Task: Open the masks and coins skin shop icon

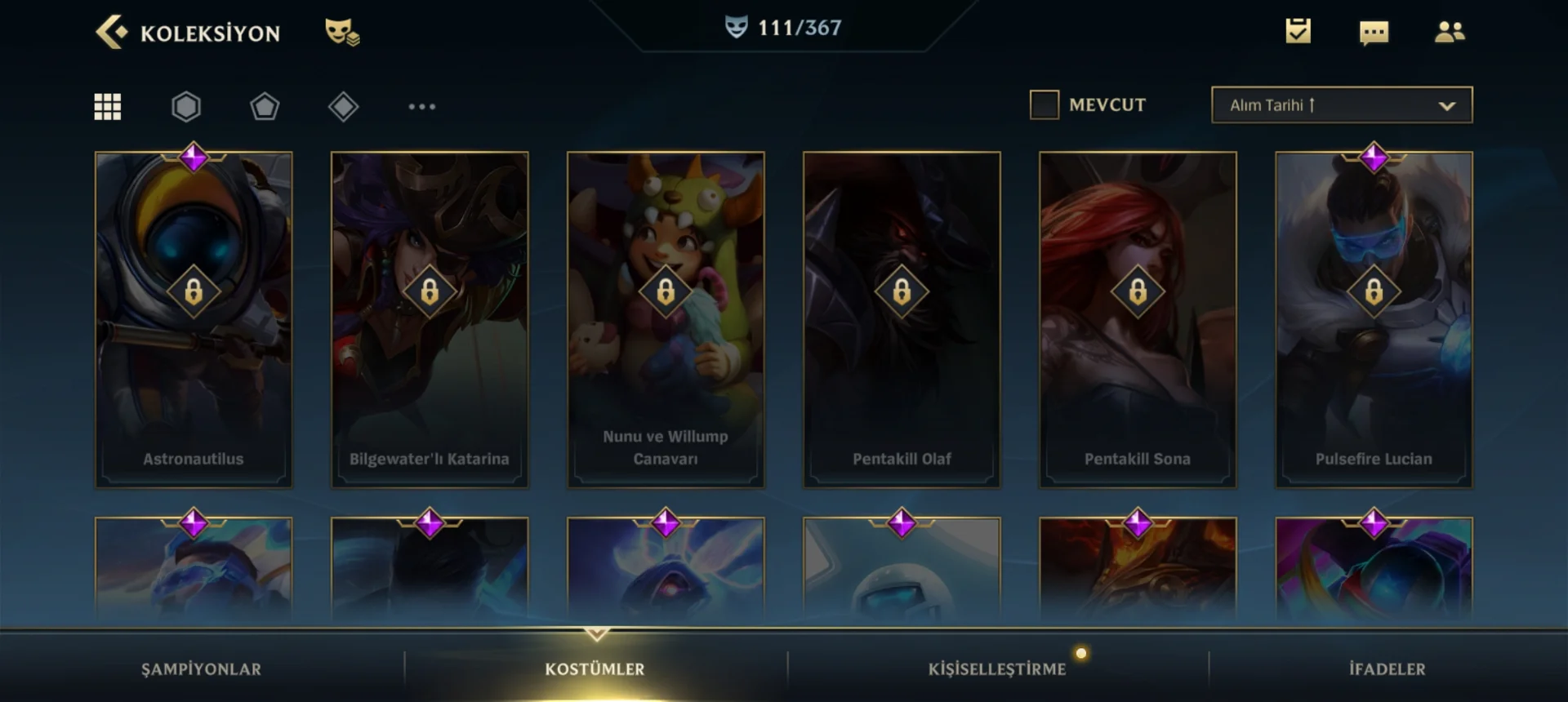Action: [342, 33]
